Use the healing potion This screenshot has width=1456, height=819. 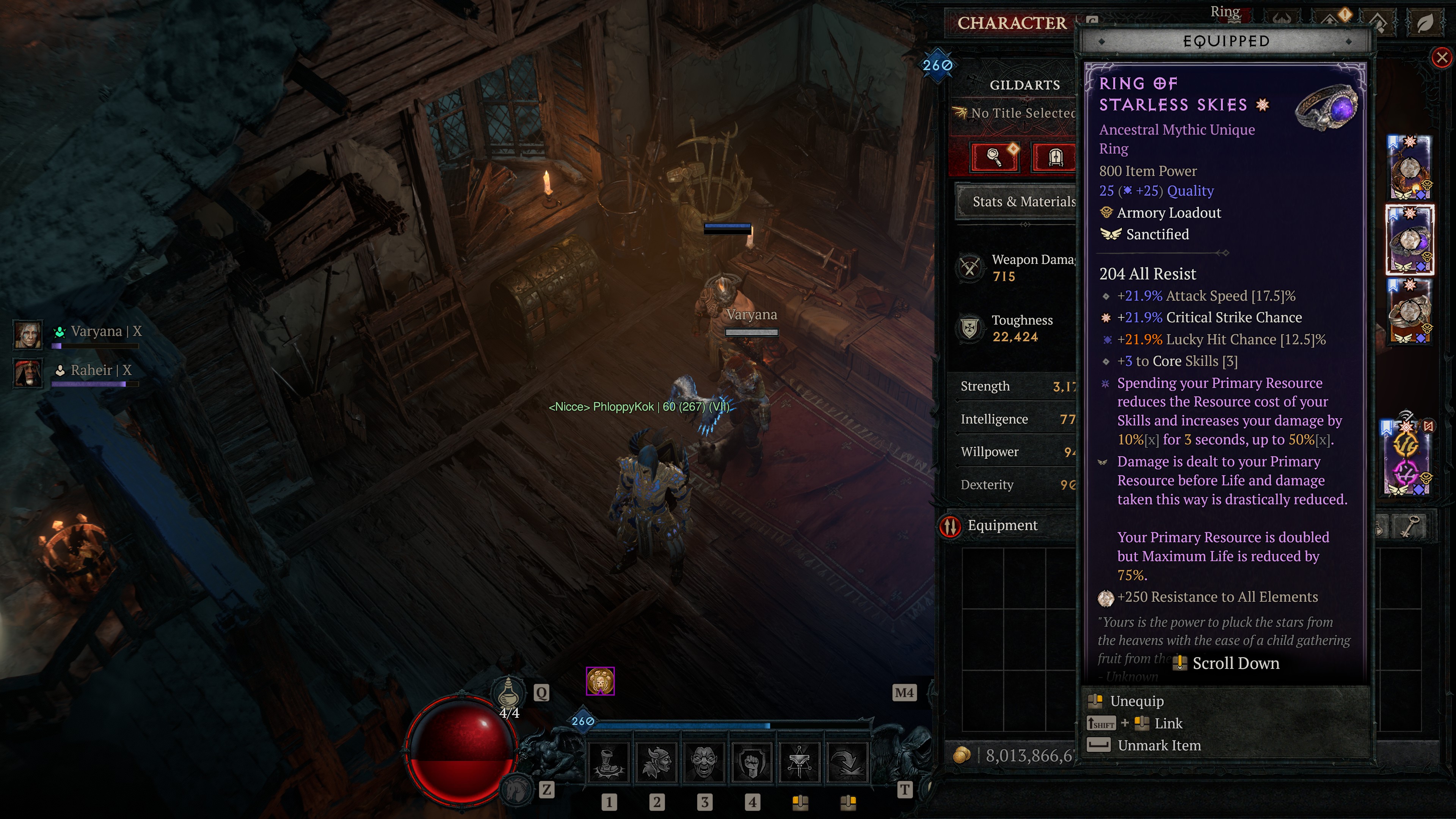coord(509,692)
